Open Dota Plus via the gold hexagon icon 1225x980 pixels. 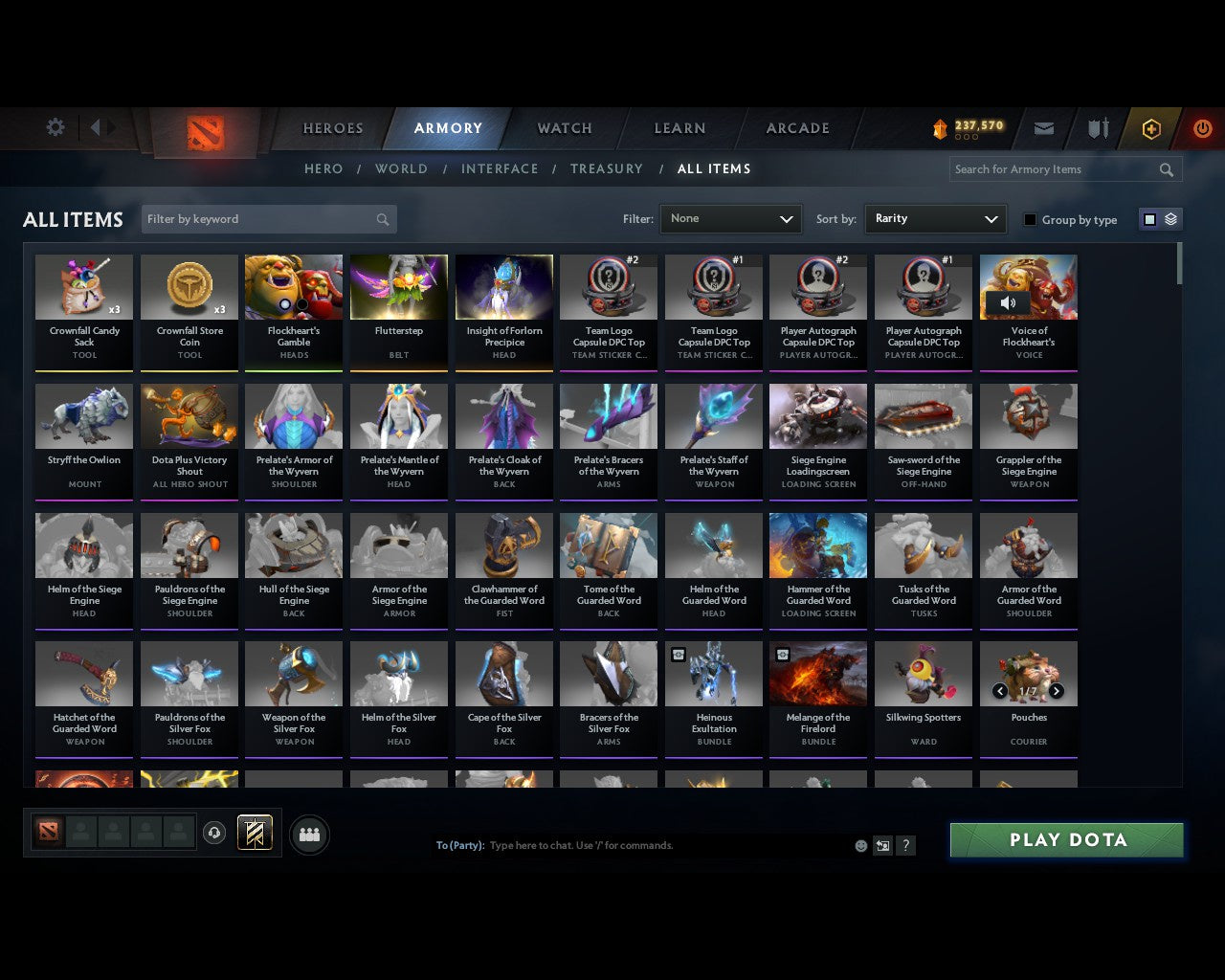1151,128
